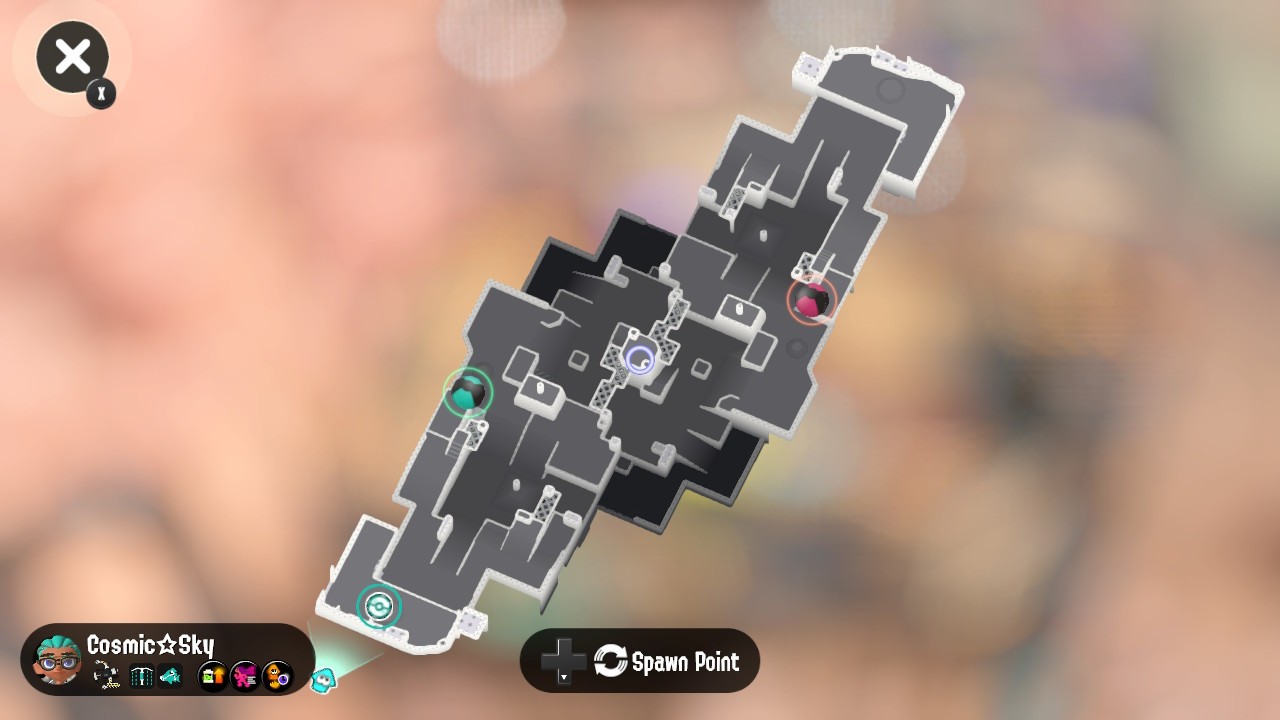This screenshot has width=1280, height=720.
Task: Click the circular refresh arrows icon
Action: coord(611,660)
